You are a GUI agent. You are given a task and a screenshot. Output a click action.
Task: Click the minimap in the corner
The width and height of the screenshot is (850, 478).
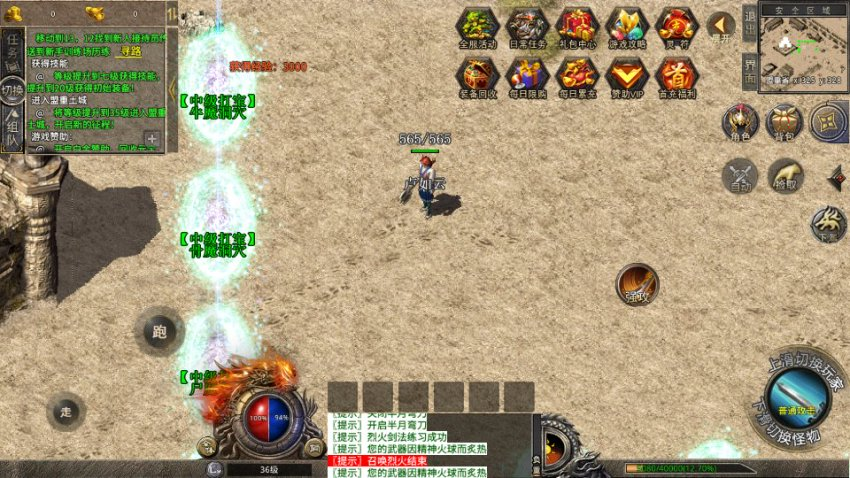pos(802,45)
